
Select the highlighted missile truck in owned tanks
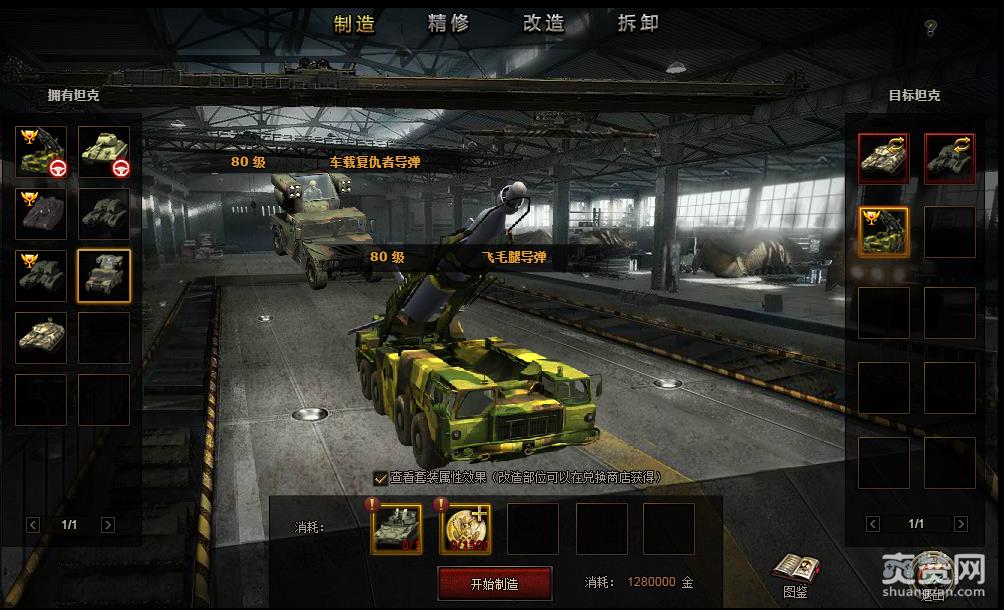[104, 275]
